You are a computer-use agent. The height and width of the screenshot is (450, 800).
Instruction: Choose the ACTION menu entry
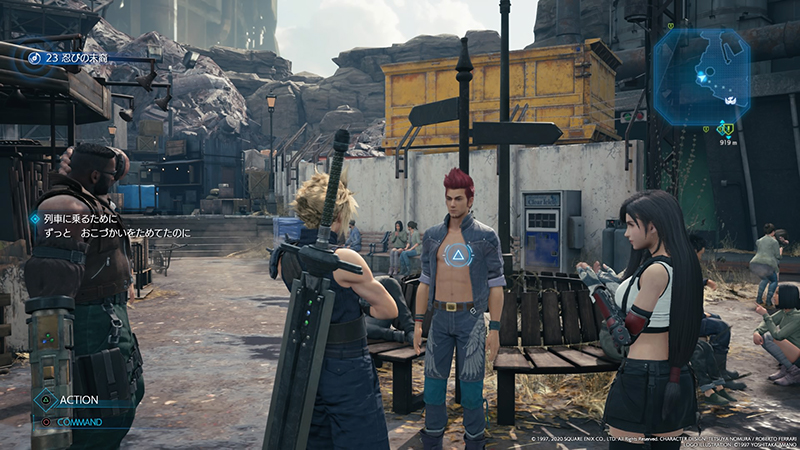point(77,400)
